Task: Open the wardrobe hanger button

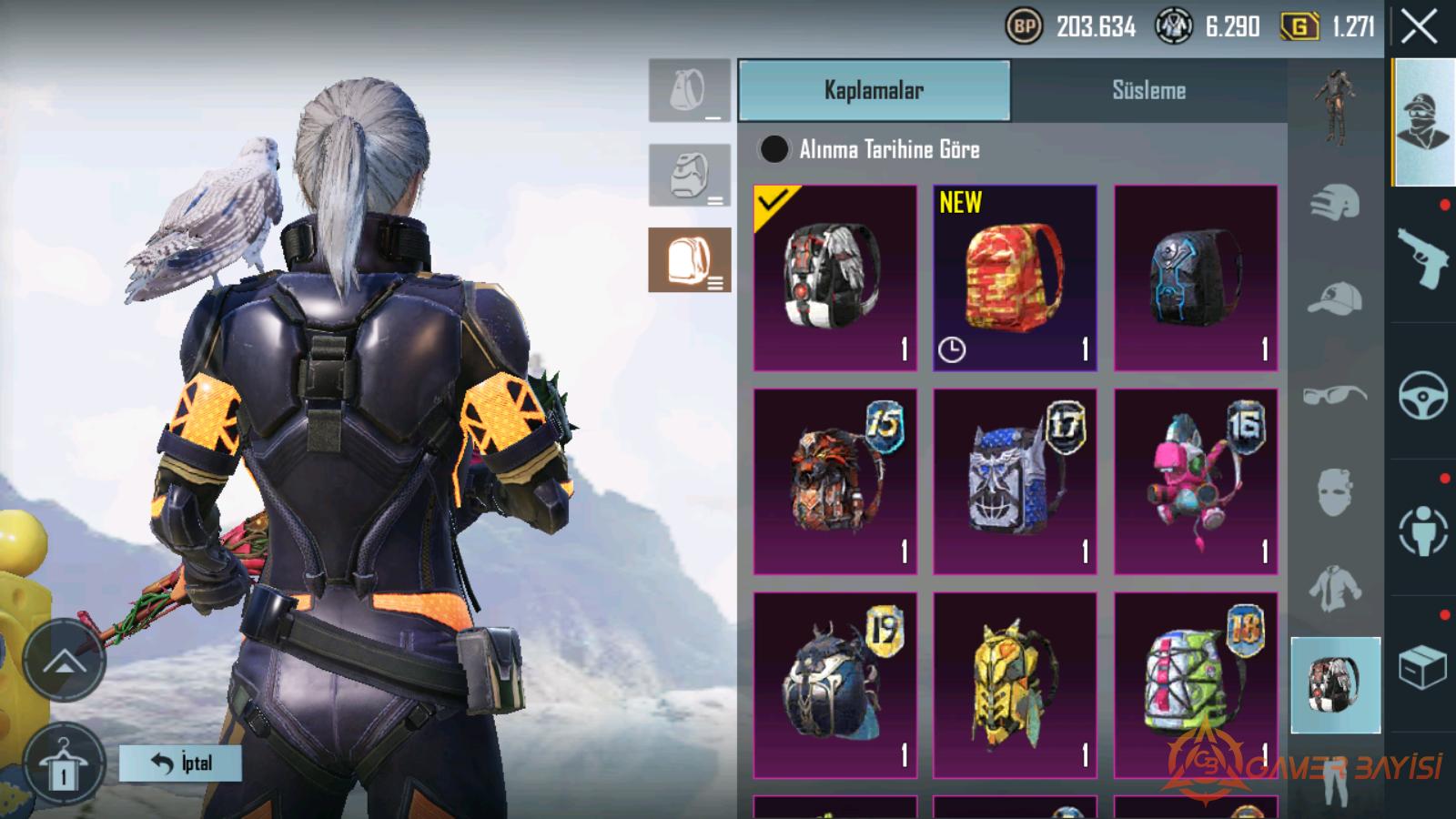Action: [63, 764]
